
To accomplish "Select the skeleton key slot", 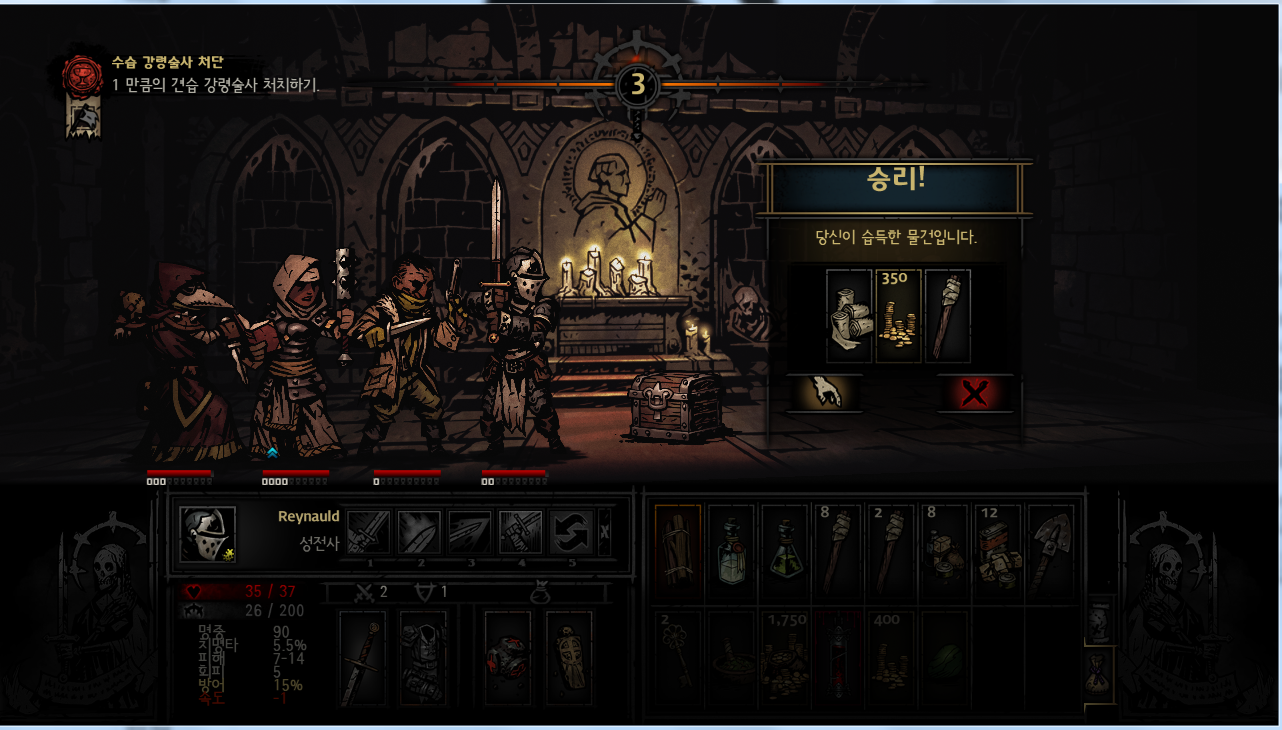I will (678, 657).
